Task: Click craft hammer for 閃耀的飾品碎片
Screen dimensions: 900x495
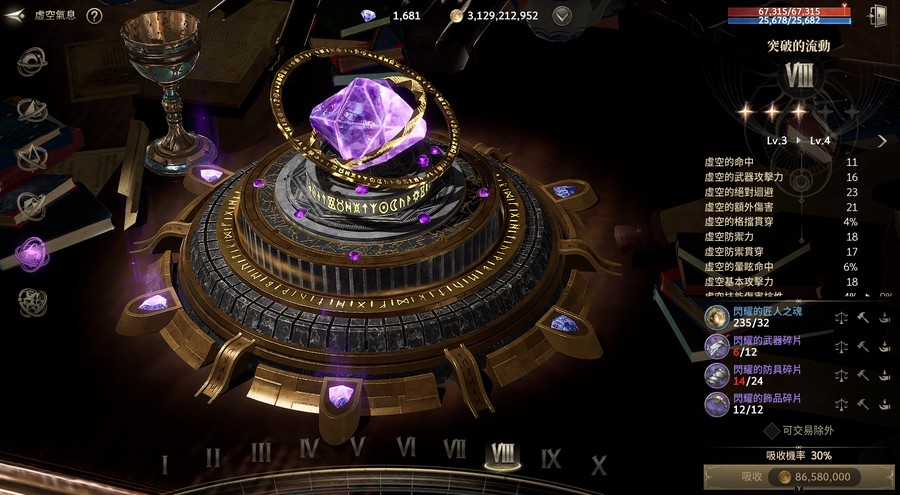Action: point(862,405)
